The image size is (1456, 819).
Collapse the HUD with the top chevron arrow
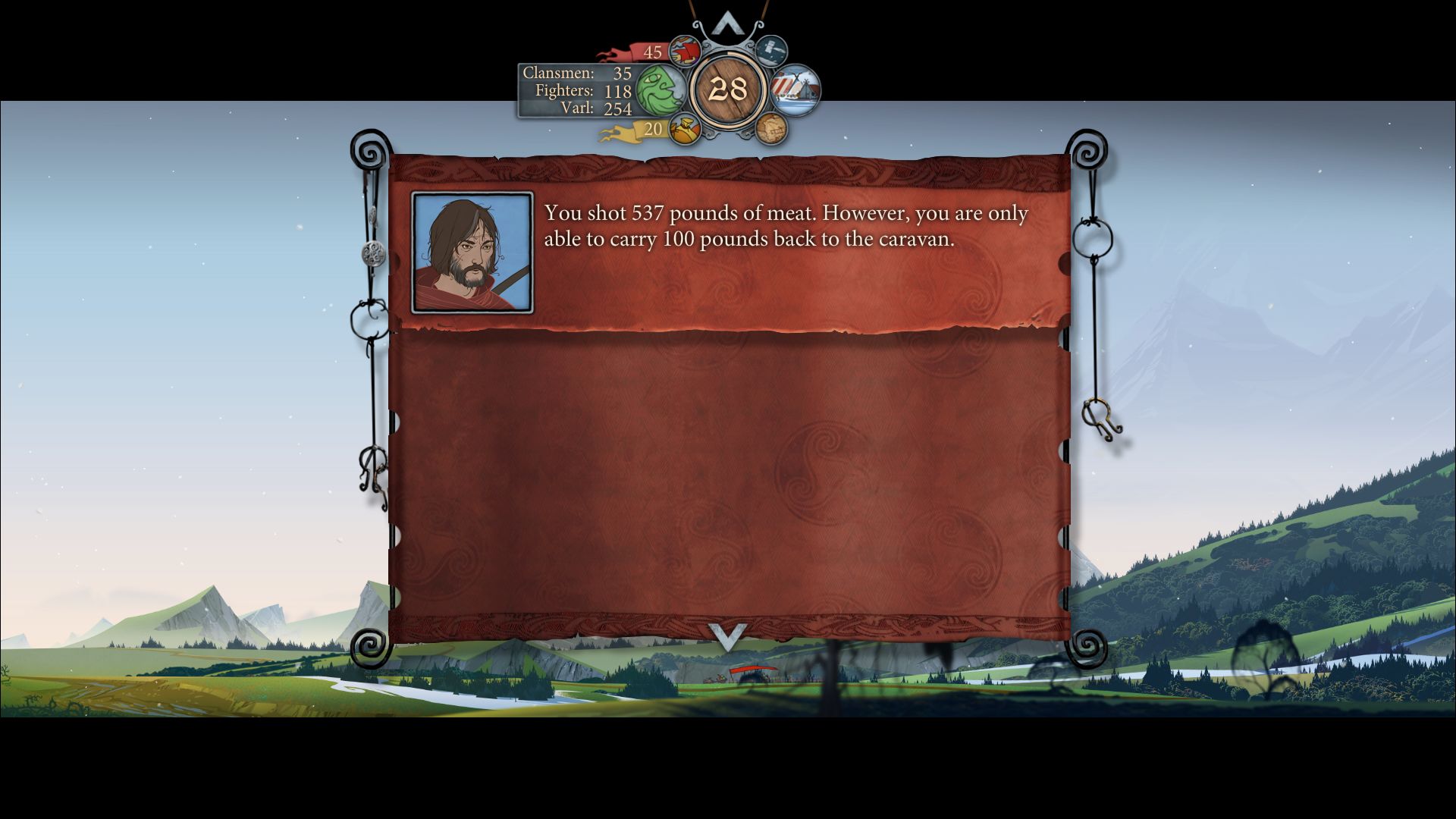click(728, 23)
